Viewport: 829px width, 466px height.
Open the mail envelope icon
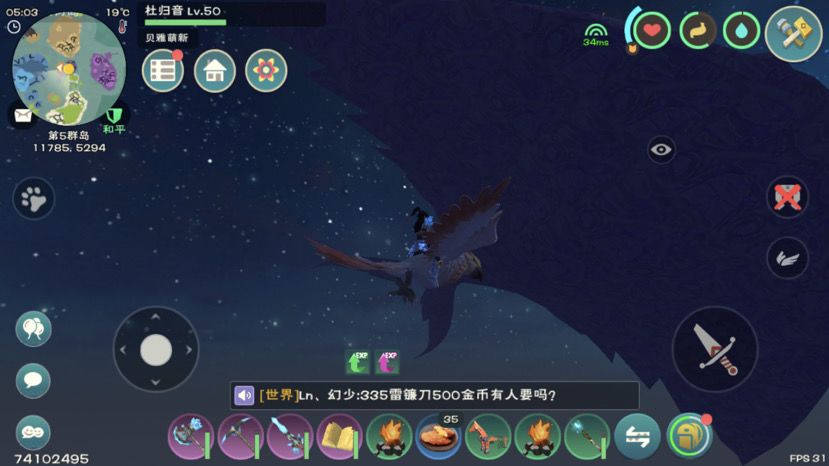pos(21,115)
